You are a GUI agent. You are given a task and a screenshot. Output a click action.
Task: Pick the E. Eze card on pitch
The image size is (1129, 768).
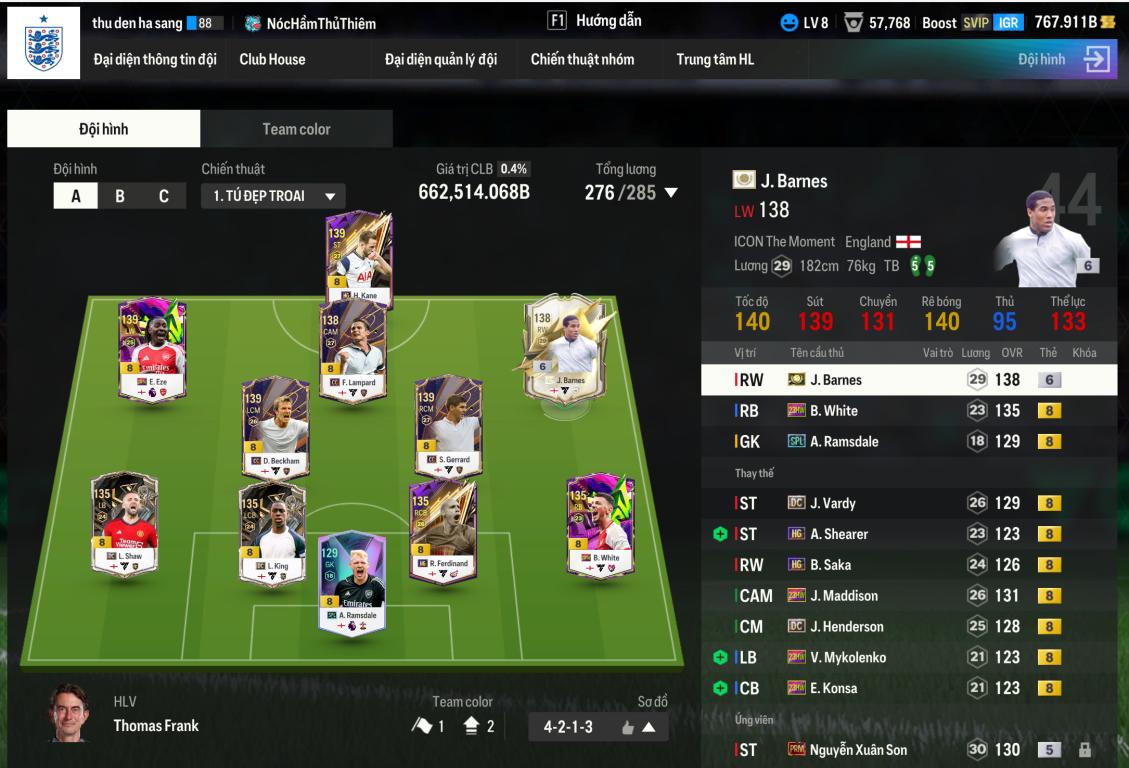152,349
